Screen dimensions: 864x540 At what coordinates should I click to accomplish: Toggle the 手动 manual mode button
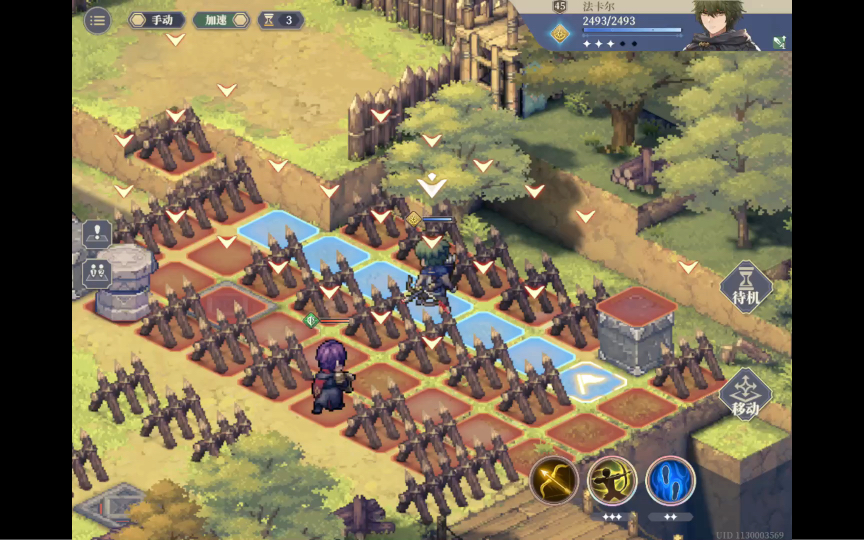155,20
